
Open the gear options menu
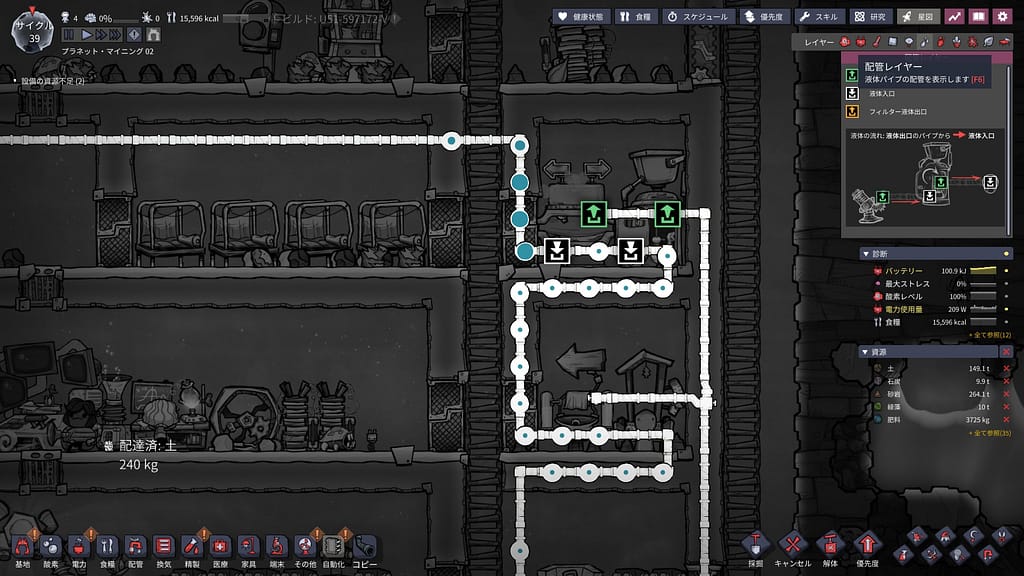pyautogui.click(x=1004, y=16)
